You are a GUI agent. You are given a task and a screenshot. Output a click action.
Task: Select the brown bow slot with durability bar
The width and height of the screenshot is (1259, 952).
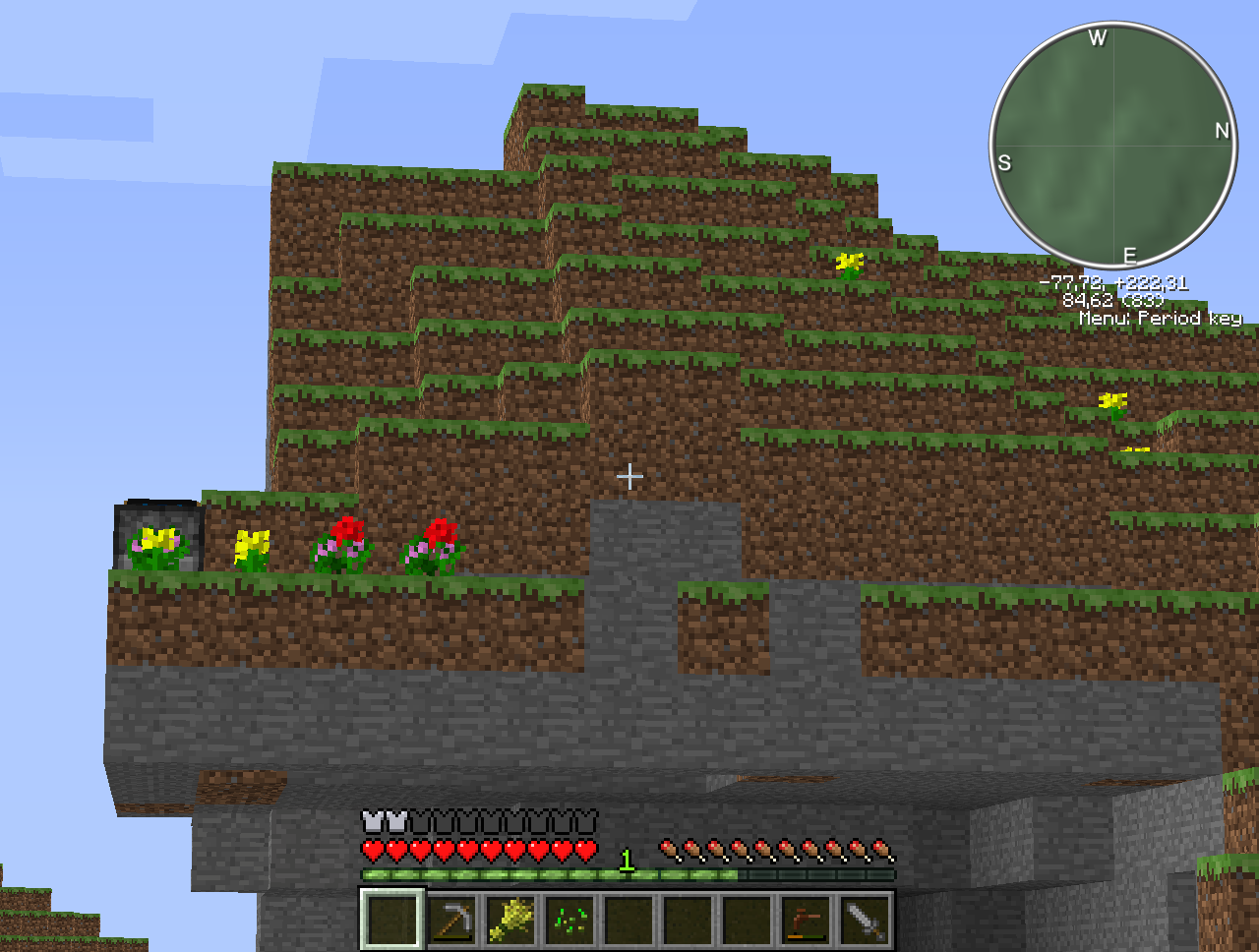806,921
